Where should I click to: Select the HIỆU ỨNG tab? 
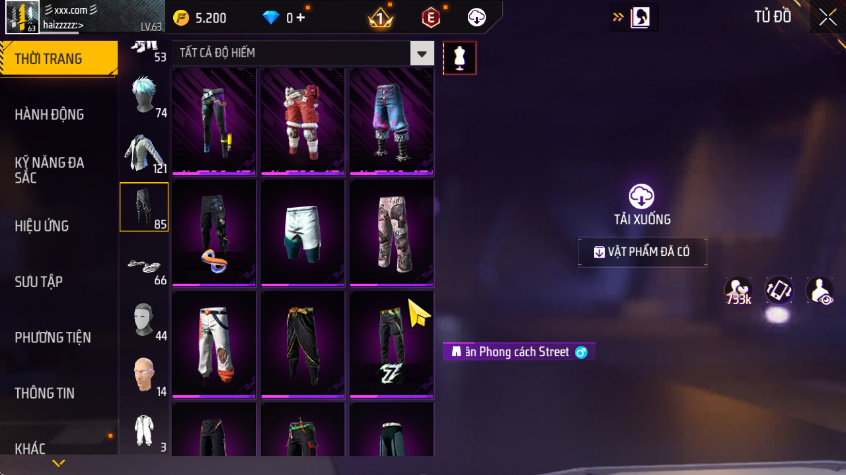click(42, 226)
